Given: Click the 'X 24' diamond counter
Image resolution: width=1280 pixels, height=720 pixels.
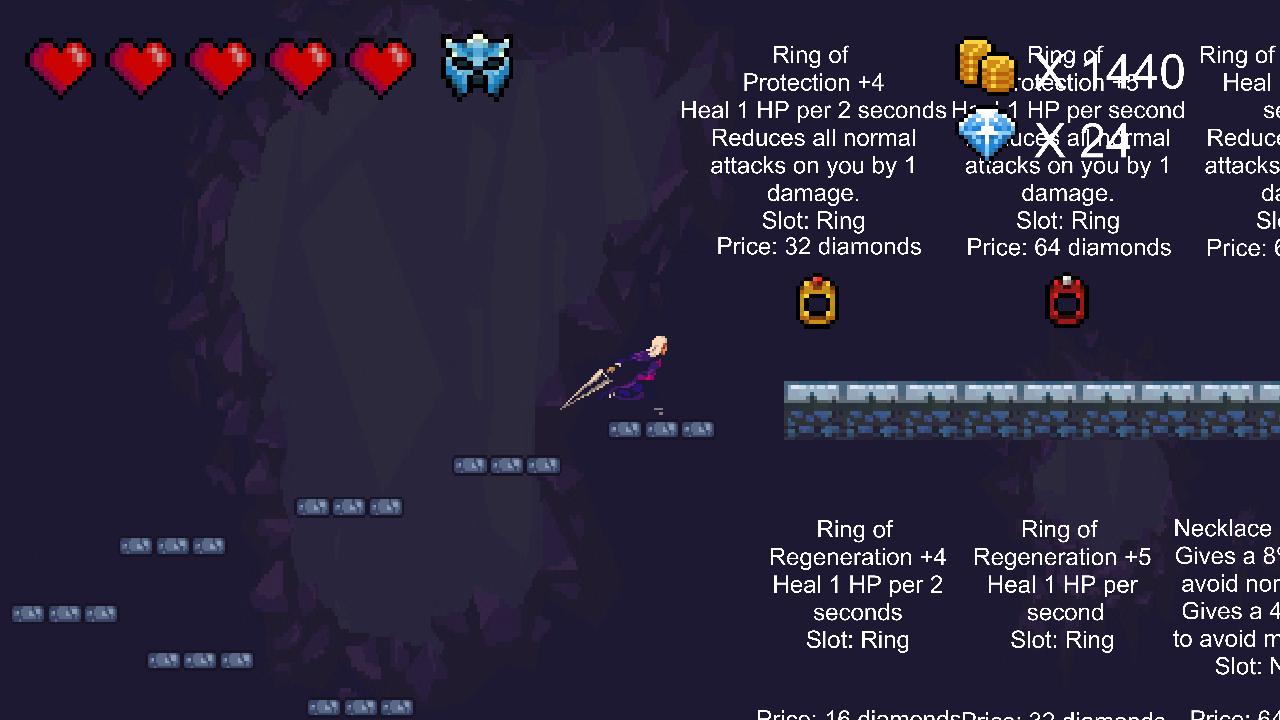Looking at the screenshot, I should (x=1086, y=139).
